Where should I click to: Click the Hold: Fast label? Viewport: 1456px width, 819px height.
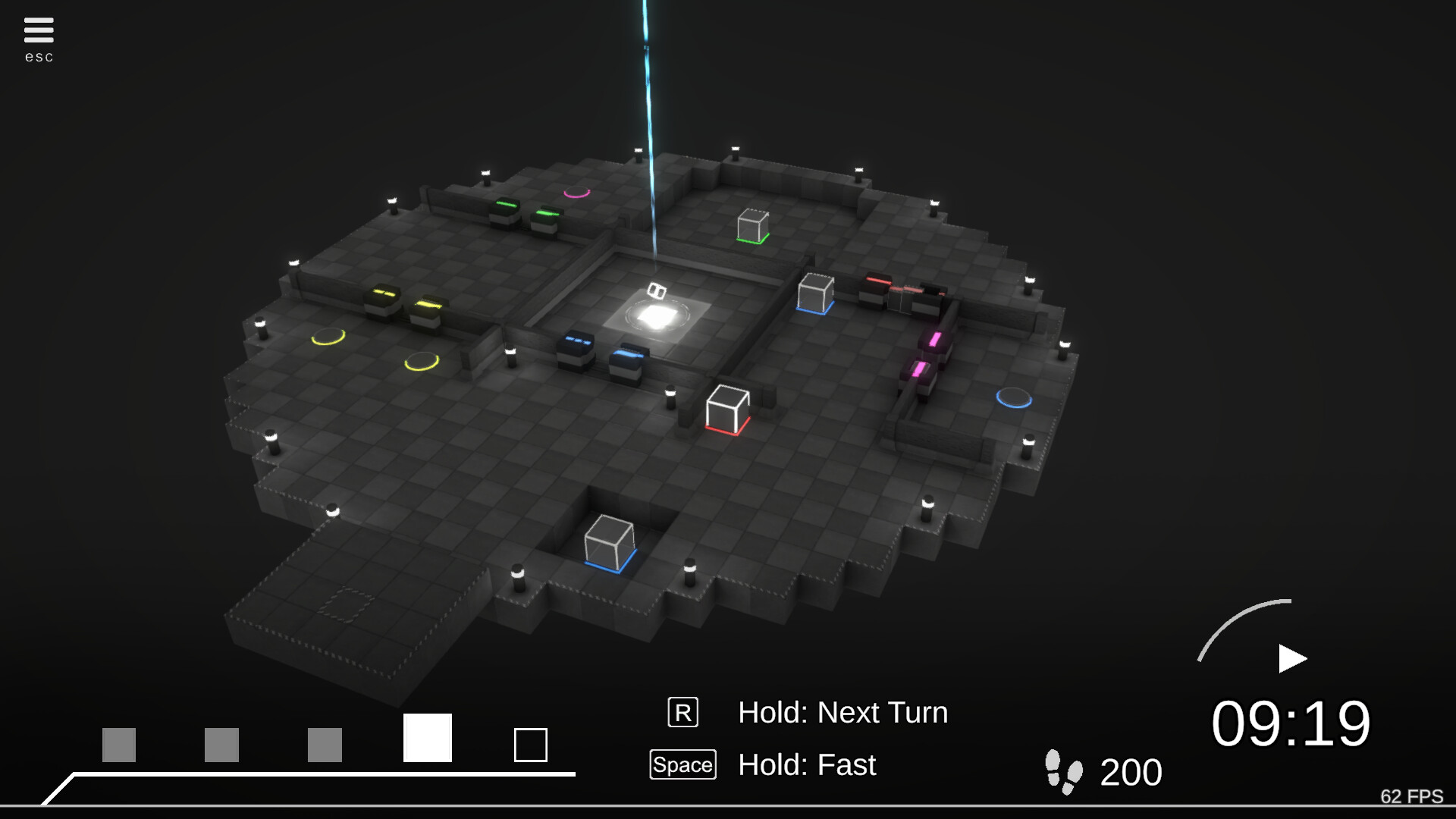(x=807, y=766)
